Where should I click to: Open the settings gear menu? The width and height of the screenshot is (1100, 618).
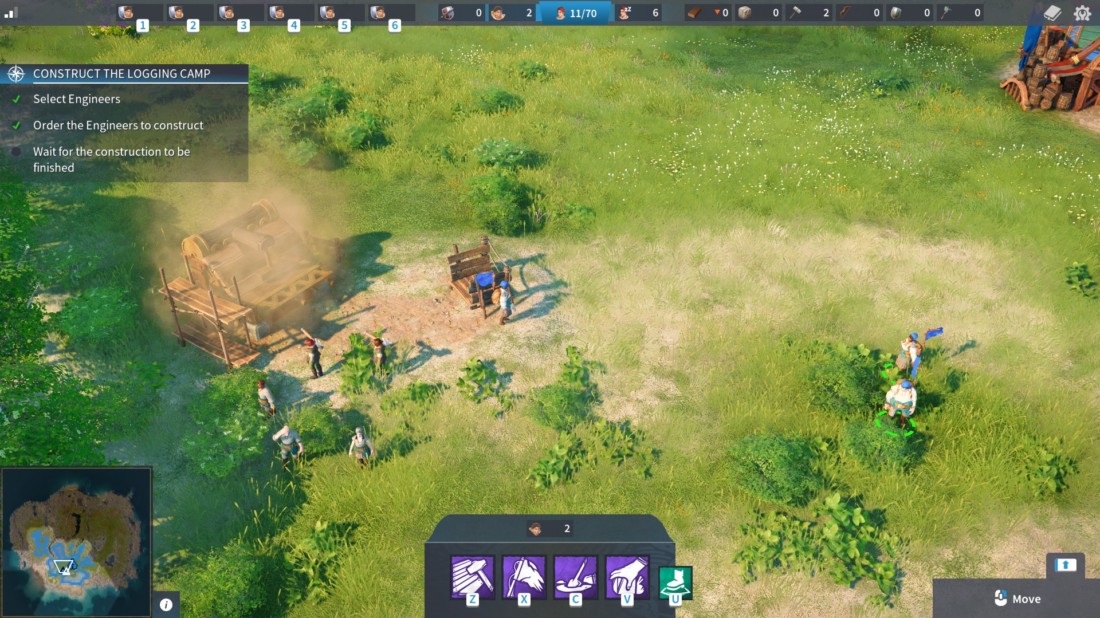tap(1082, 13)
